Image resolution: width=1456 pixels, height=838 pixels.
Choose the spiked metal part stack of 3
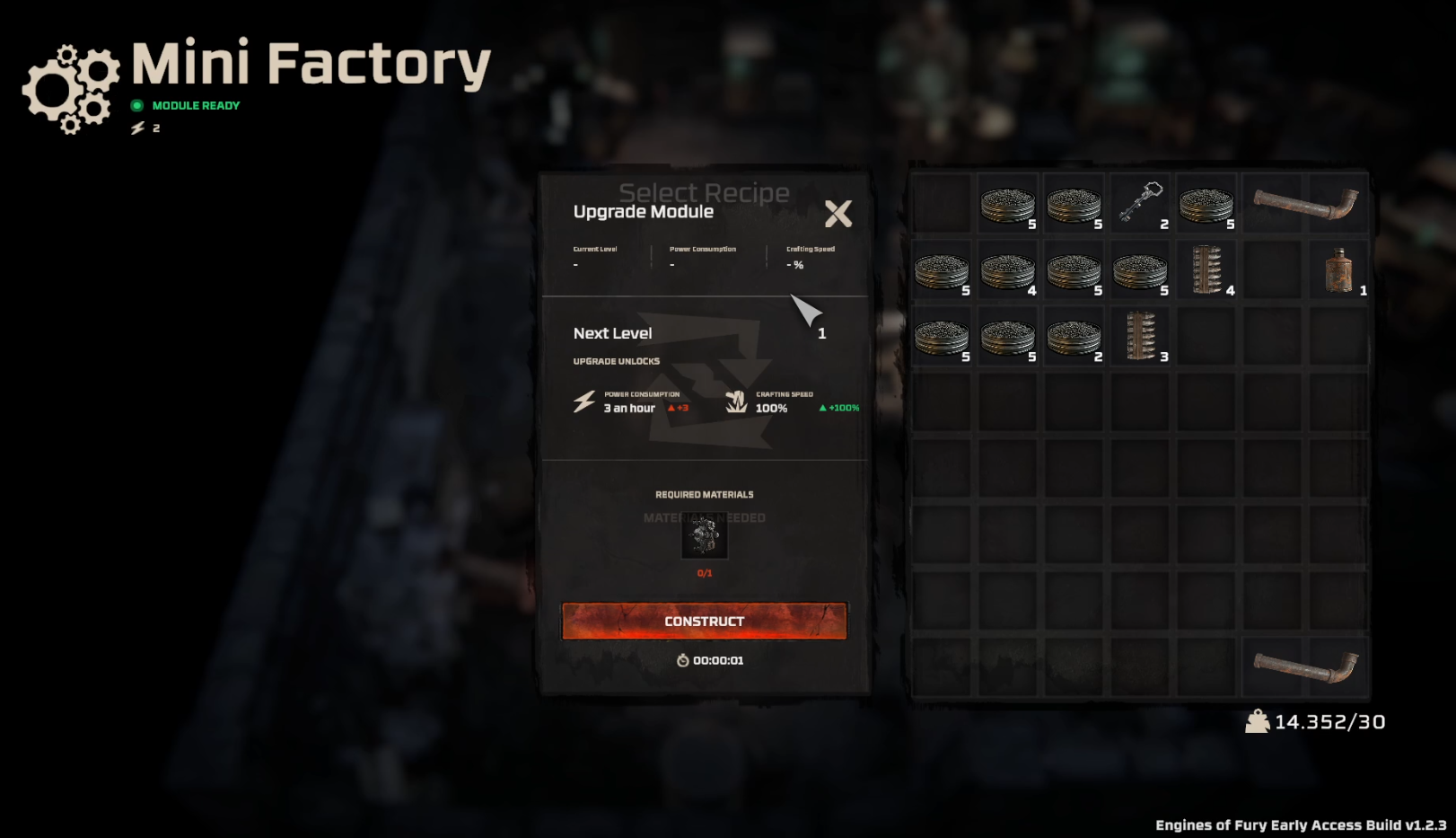pos(1140,336)
